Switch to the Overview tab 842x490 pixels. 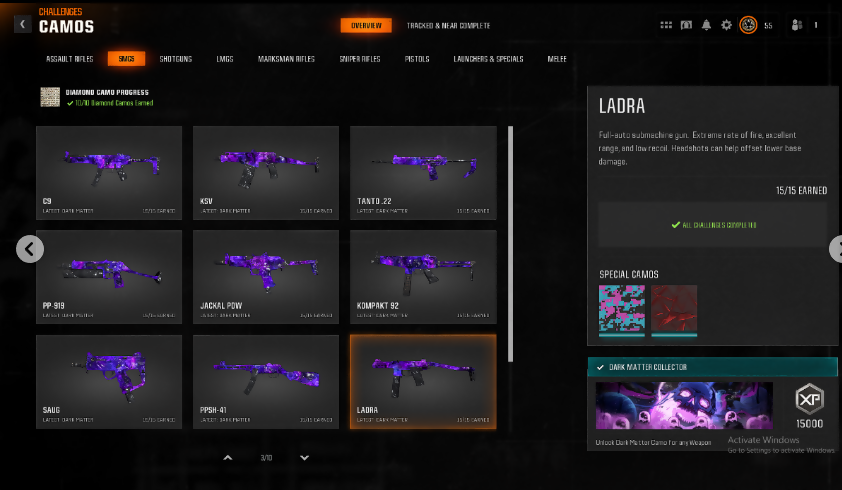(x=365, y=25)
